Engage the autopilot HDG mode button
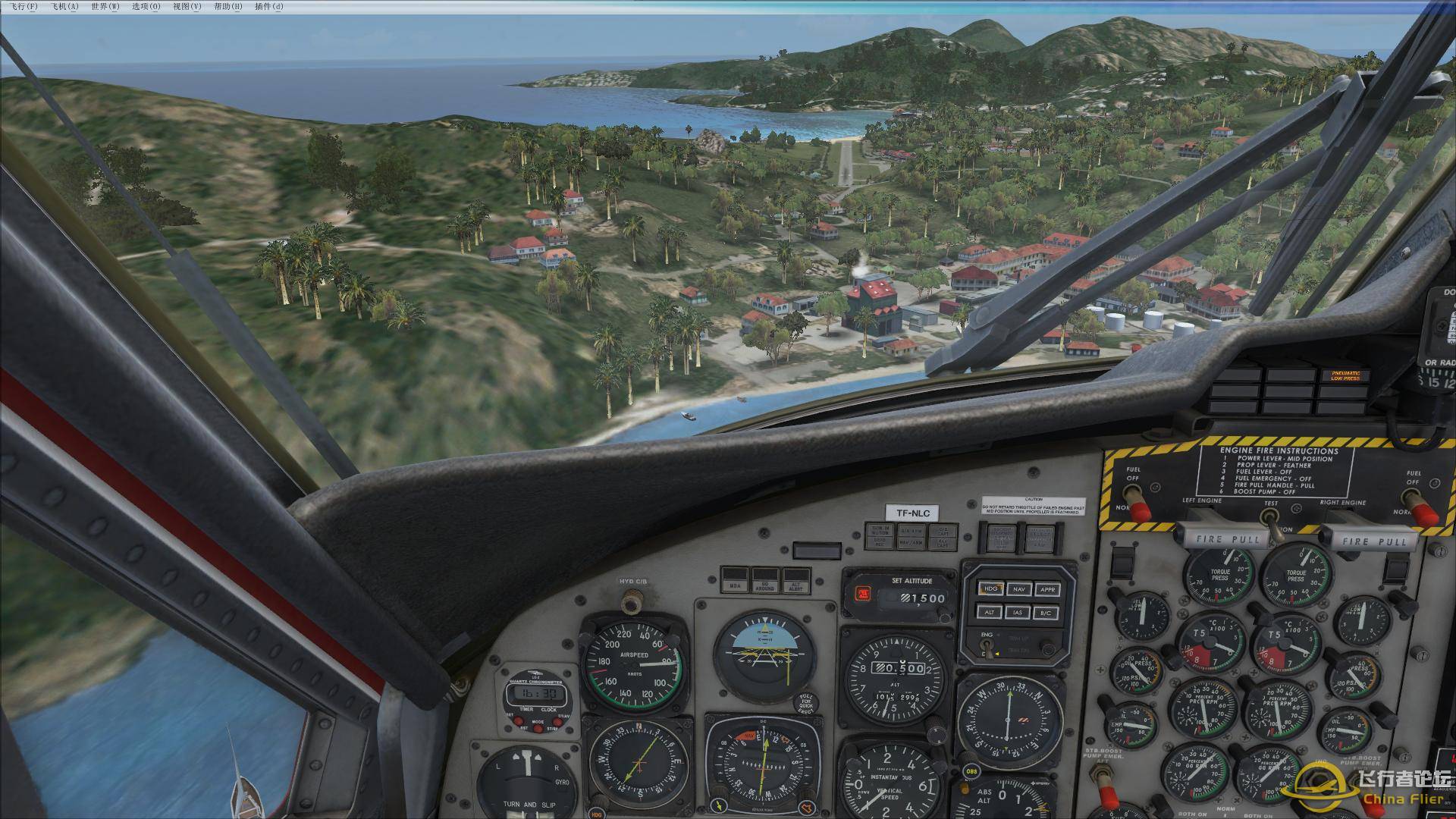This screenshot has height=819, width=1456. [x=990, y=588]
